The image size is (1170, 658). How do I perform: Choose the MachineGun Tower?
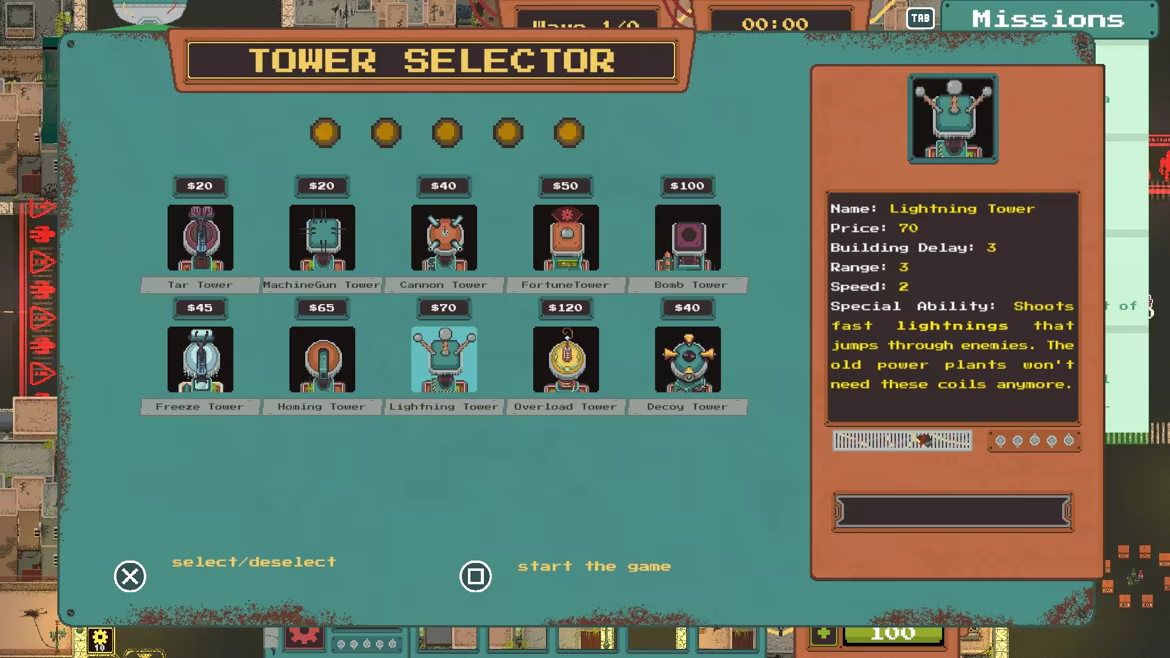[322, 238]
